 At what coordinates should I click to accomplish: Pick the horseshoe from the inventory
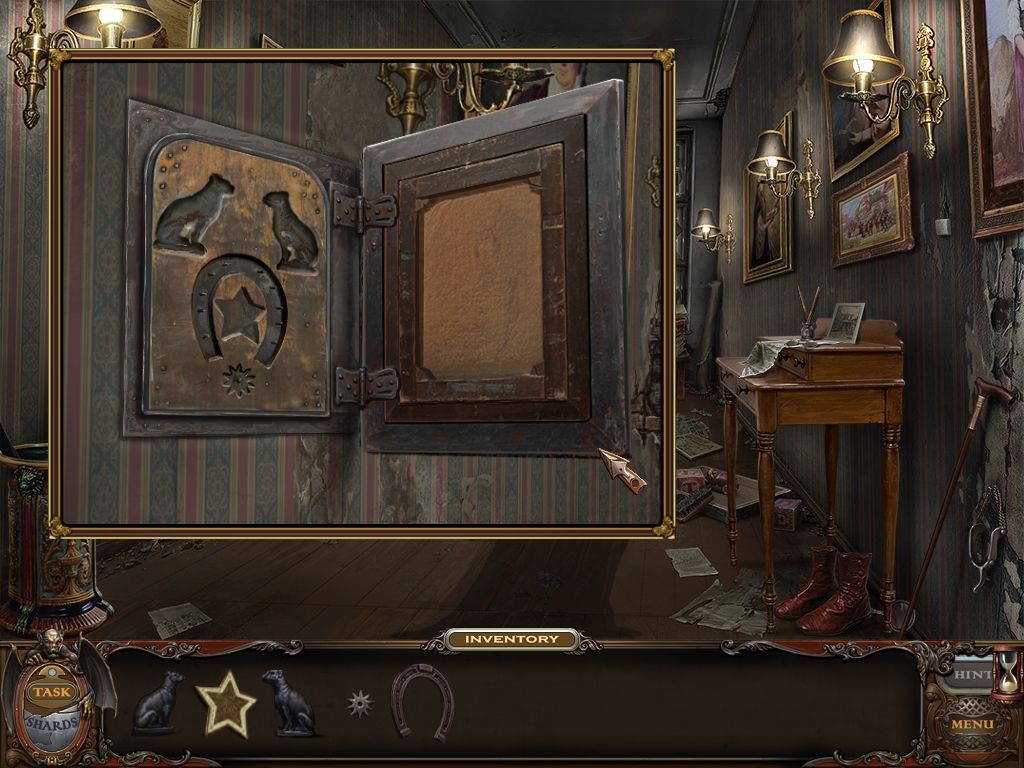[x=421, y=701]
